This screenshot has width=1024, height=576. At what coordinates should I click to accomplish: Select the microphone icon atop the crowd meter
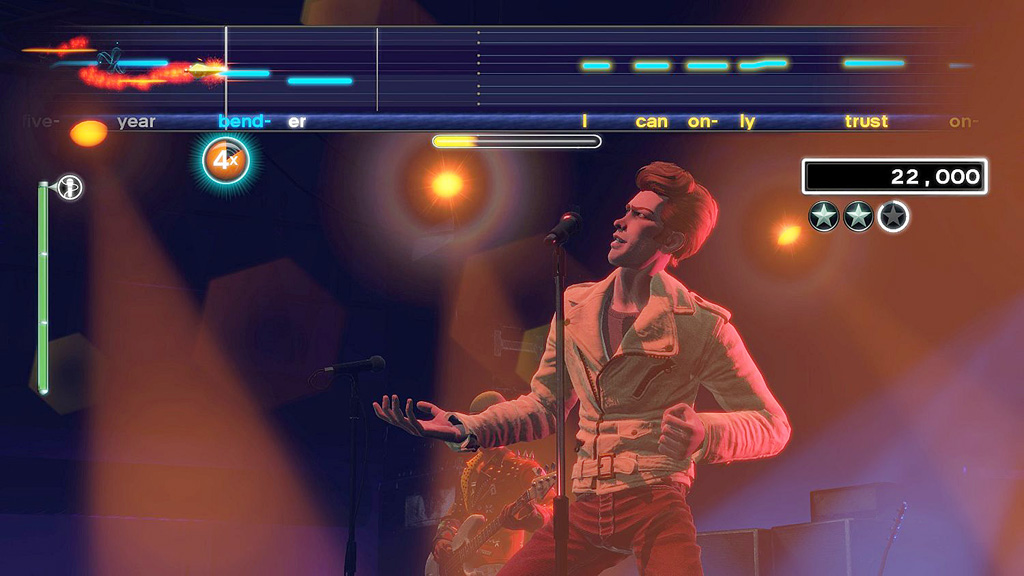70,186
